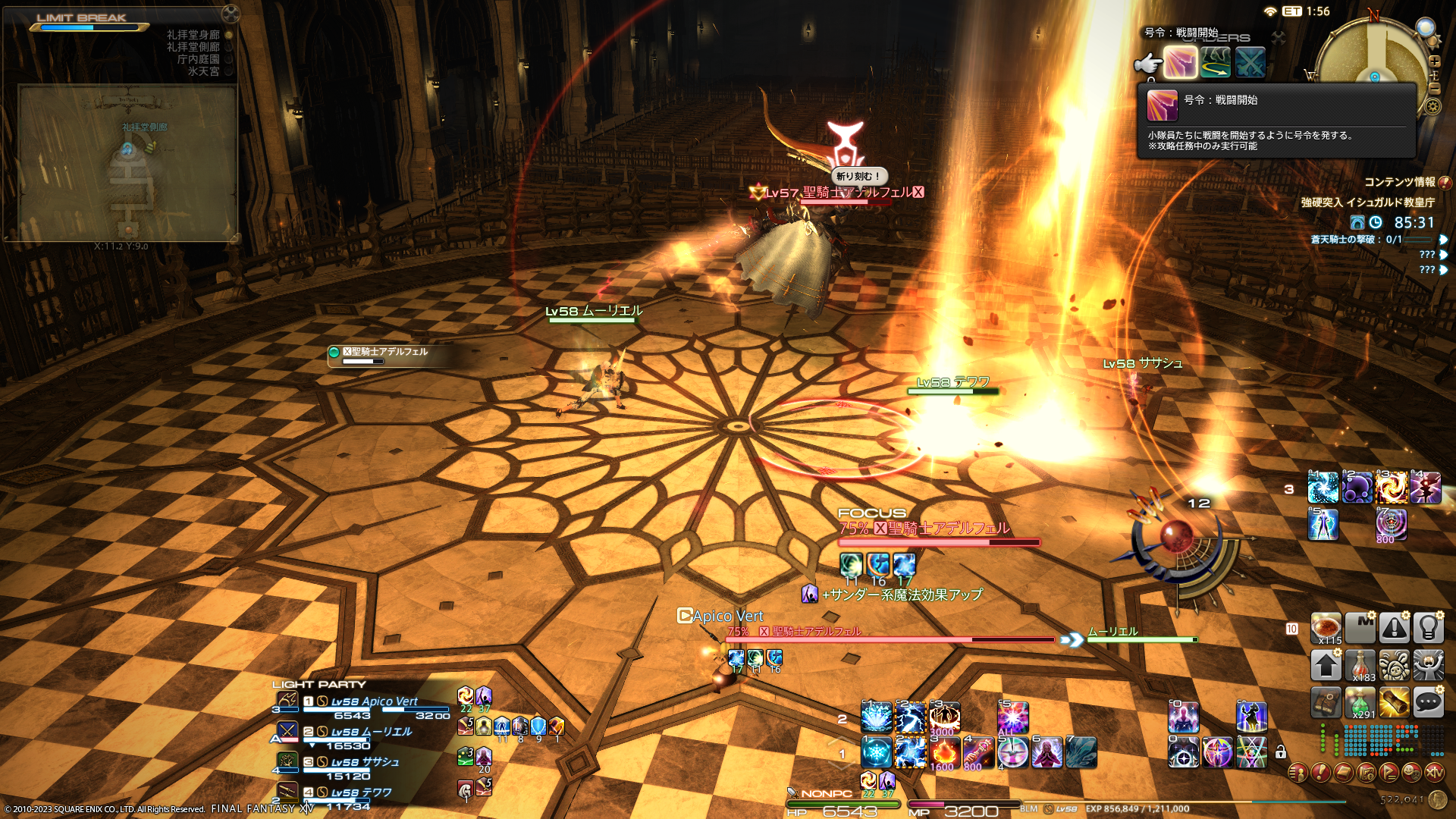1456x819 pixels.
Task: Eat the food dish stacked x115
Action: pos(1326,628)
